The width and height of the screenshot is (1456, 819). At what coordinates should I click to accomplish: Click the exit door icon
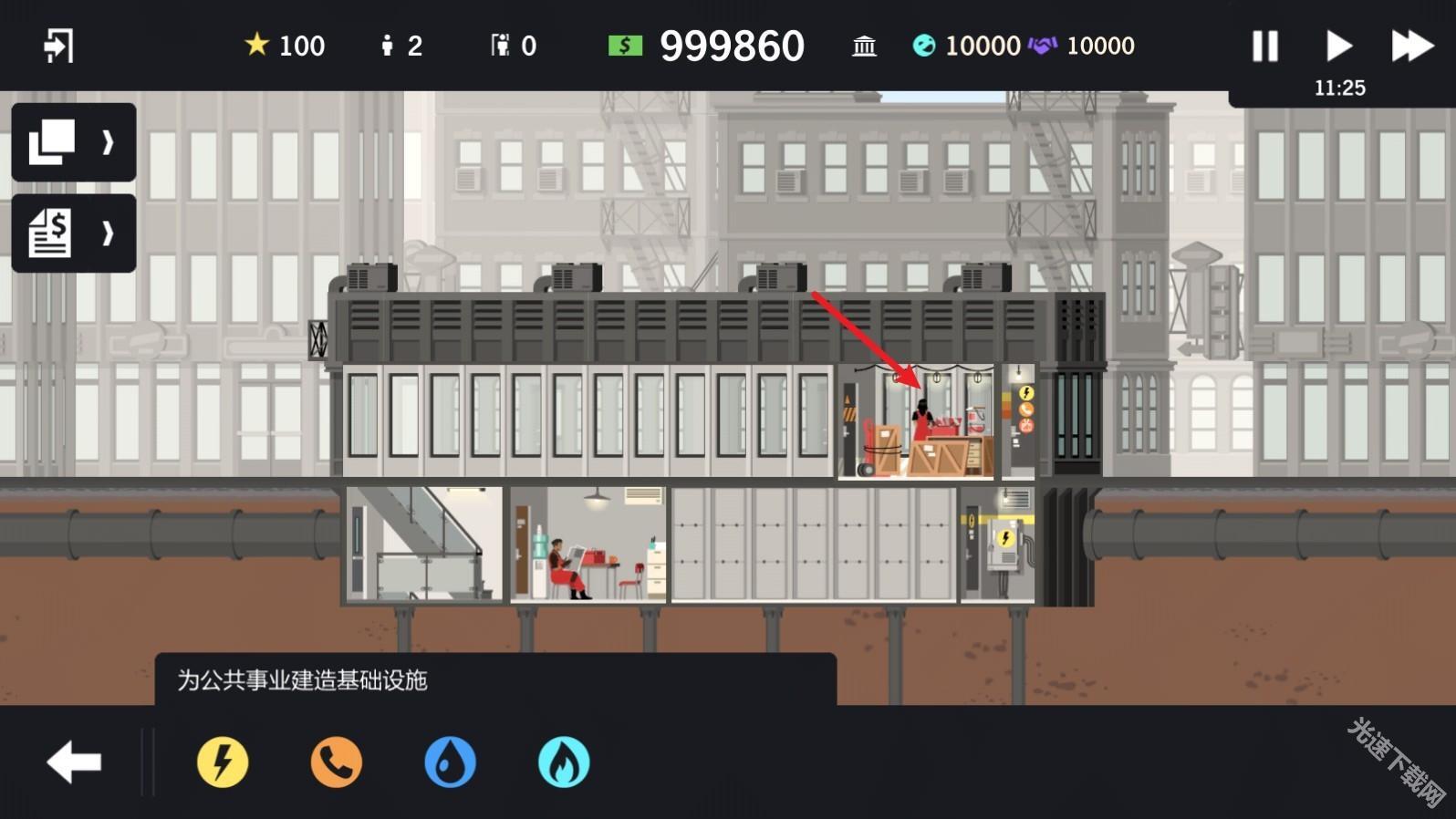[58, 46]
